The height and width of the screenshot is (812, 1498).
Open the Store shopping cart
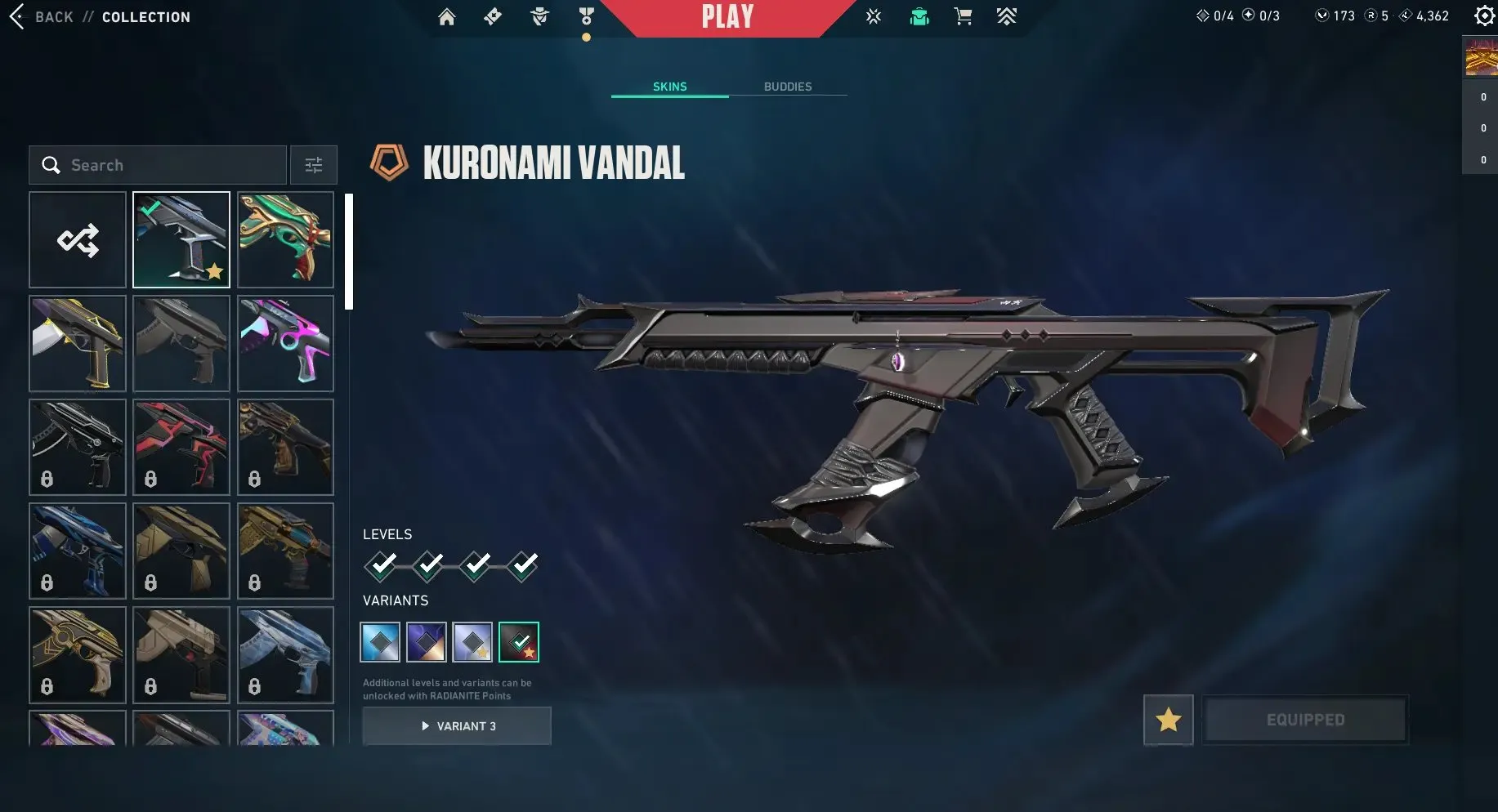click(963, 16)
